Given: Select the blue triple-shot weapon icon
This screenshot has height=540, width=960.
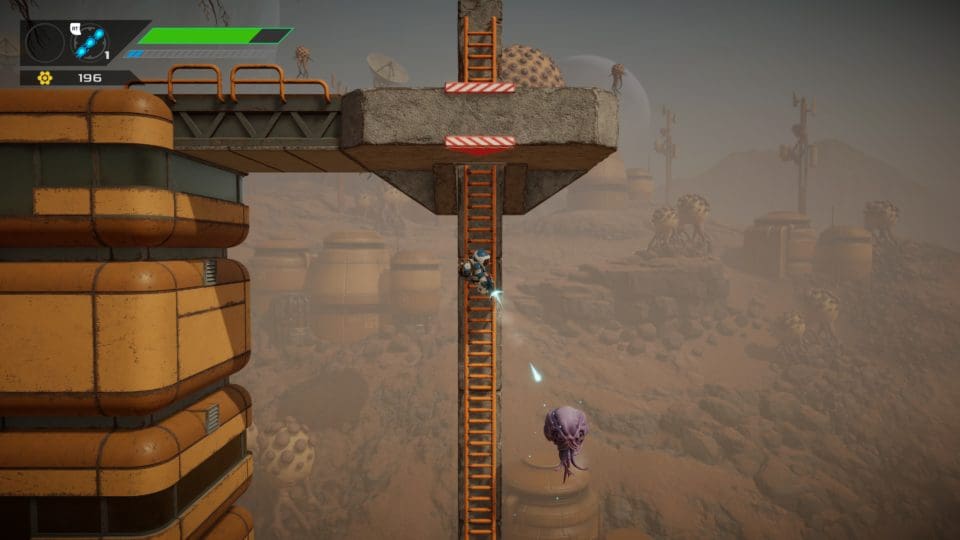Looking at the screenshot, I should [90, 43].
